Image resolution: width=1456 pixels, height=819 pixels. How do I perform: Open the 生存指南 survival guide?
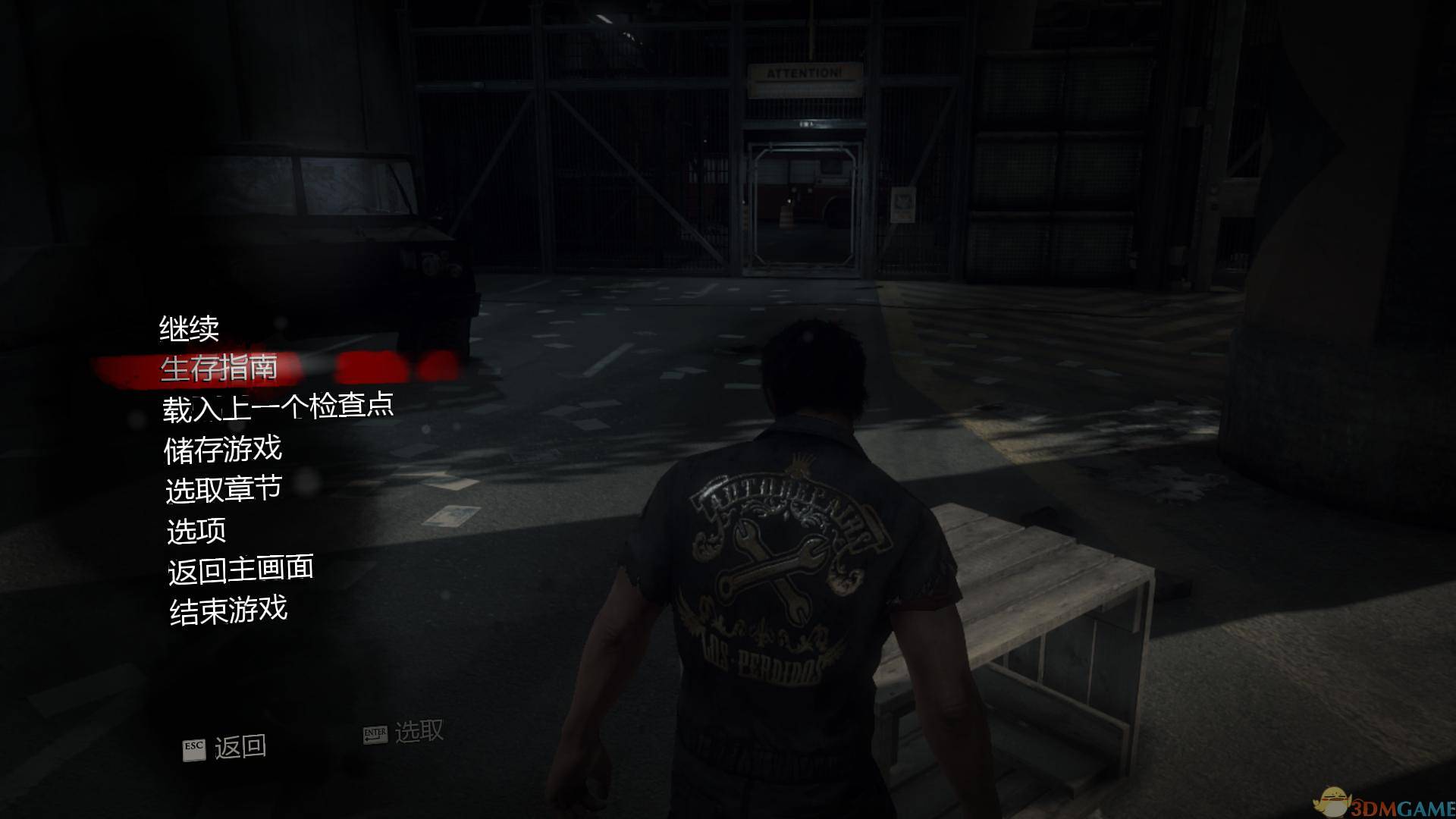[219, 369]
